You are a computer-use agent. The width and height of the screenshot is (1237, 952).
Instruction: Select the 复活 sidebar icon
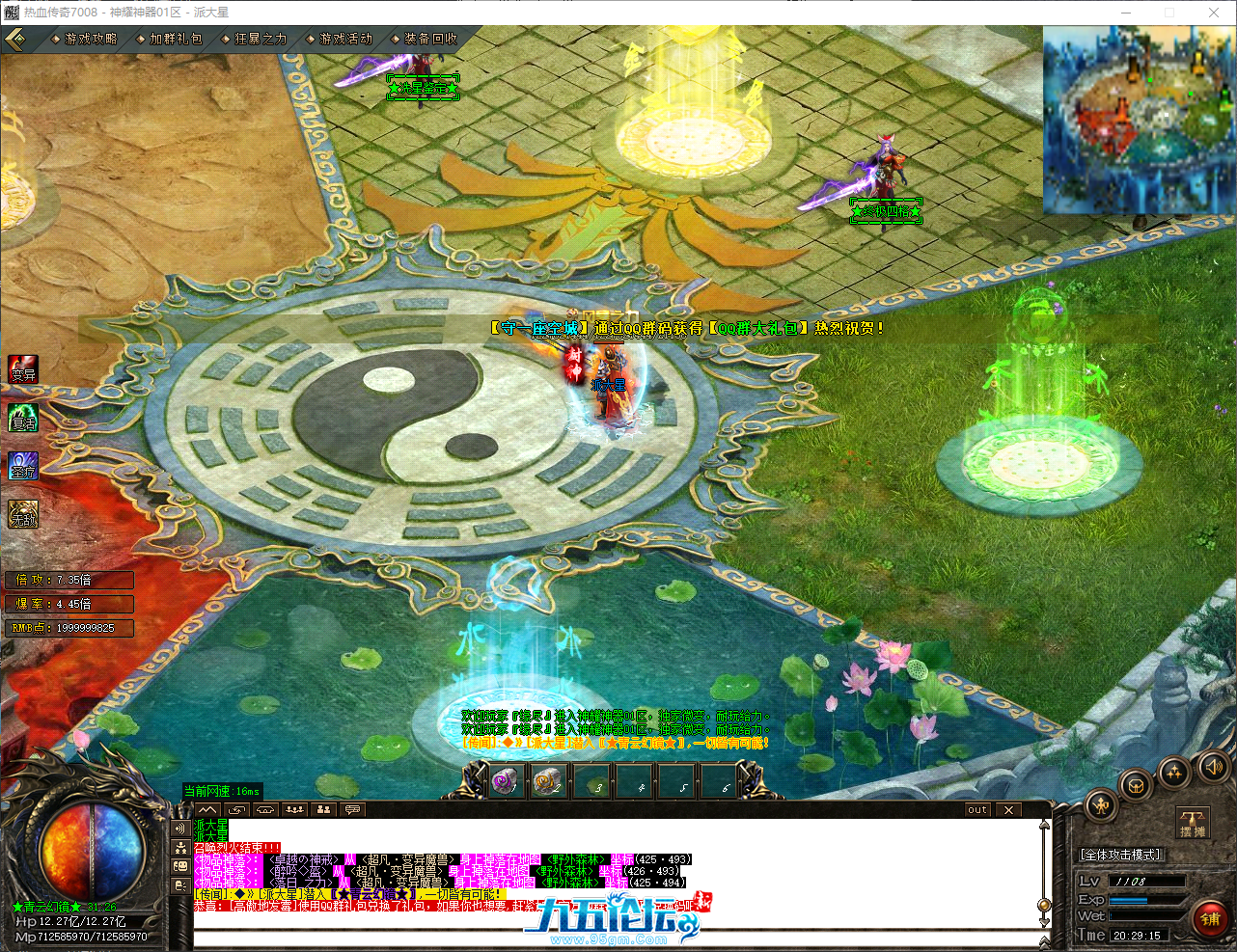click(x=22, y=419)
